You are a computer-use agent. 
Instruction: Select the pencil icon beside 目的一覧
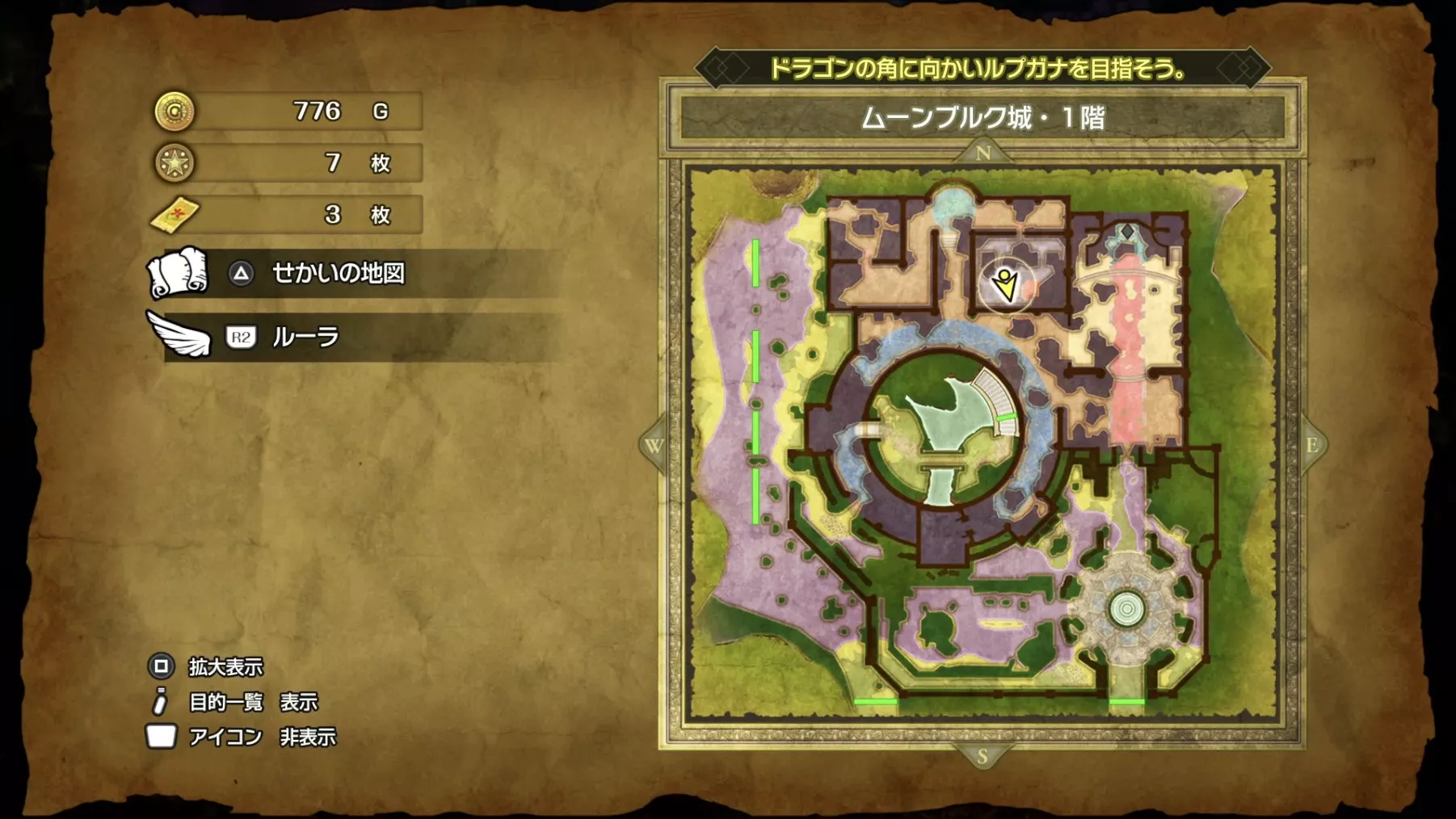(x=162, y=702)
